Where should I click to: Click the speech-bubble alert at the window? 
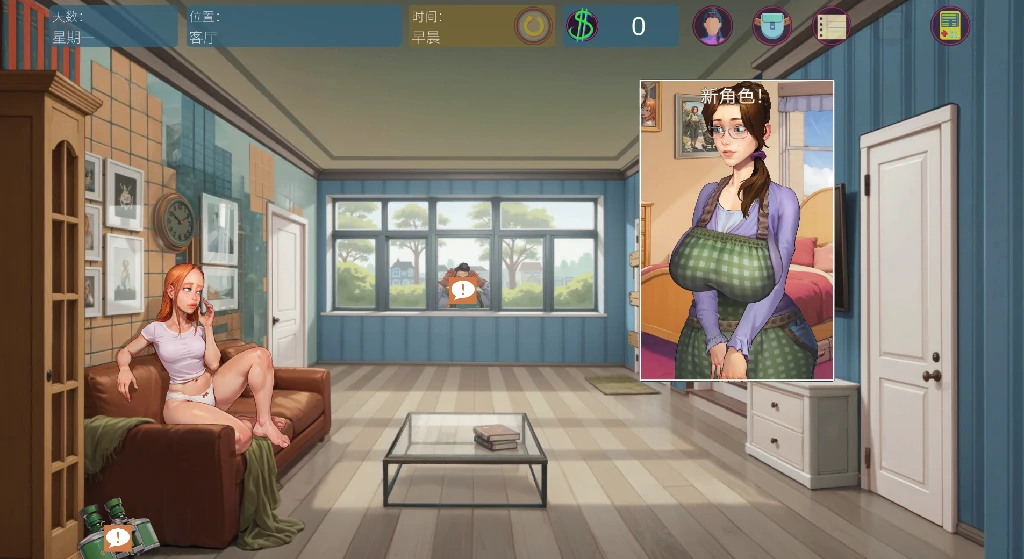tap(463, 291)
